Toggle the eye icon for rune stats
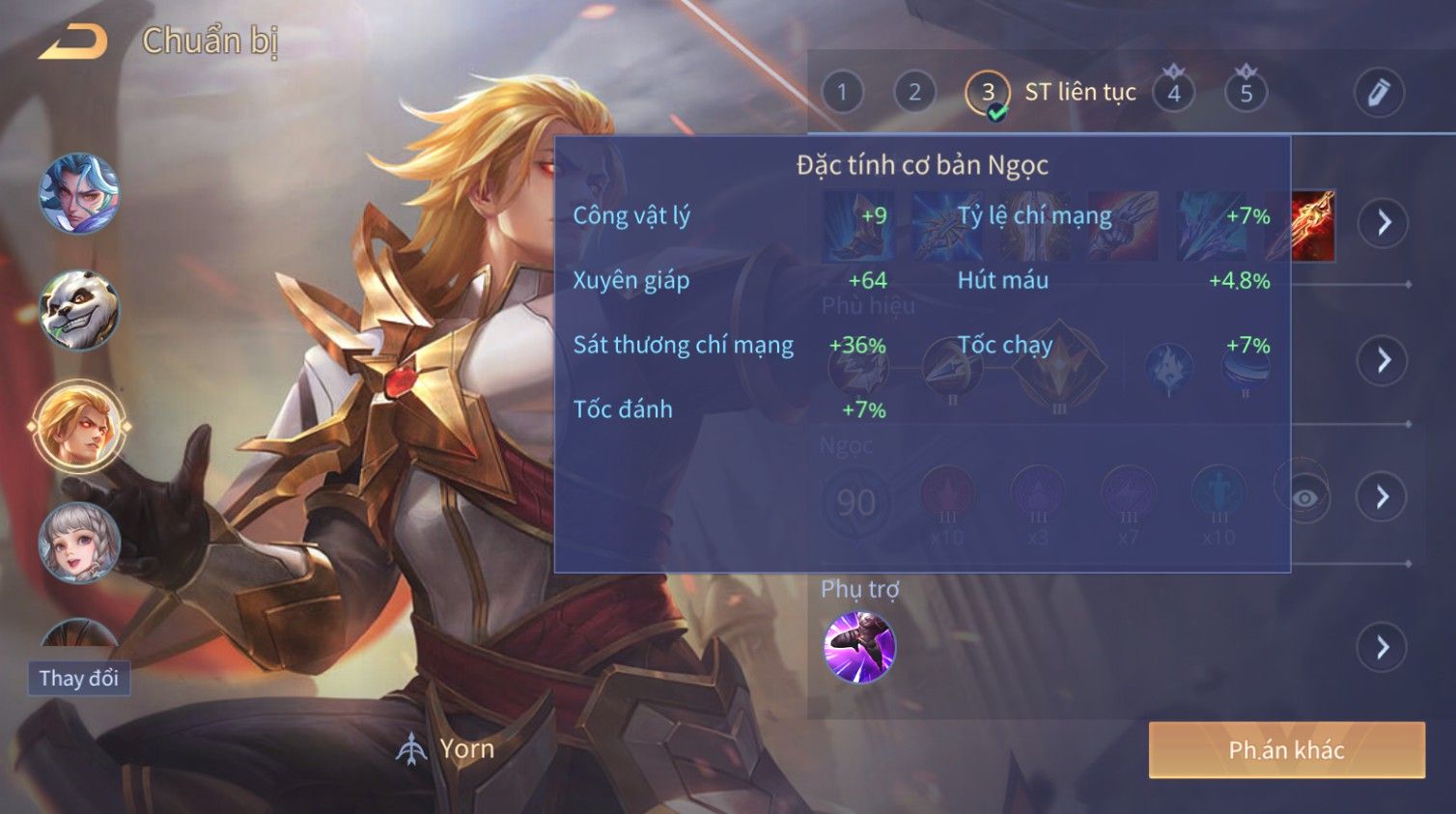The width and height of the screenshot is (1456, 814). click(x=1304, y=497)
